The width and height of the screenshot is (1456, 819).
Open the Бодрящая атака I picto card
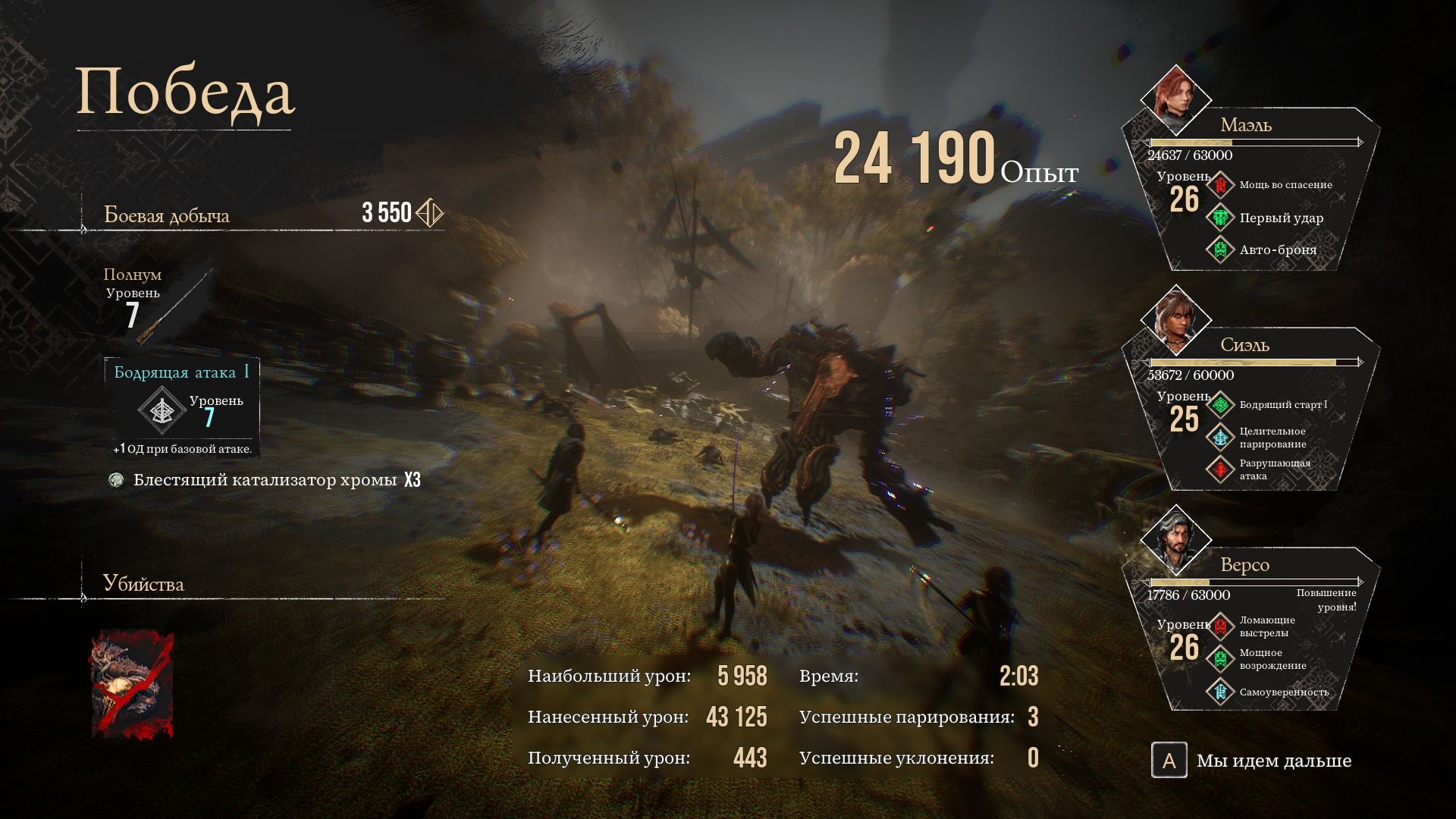coord(182,407)
